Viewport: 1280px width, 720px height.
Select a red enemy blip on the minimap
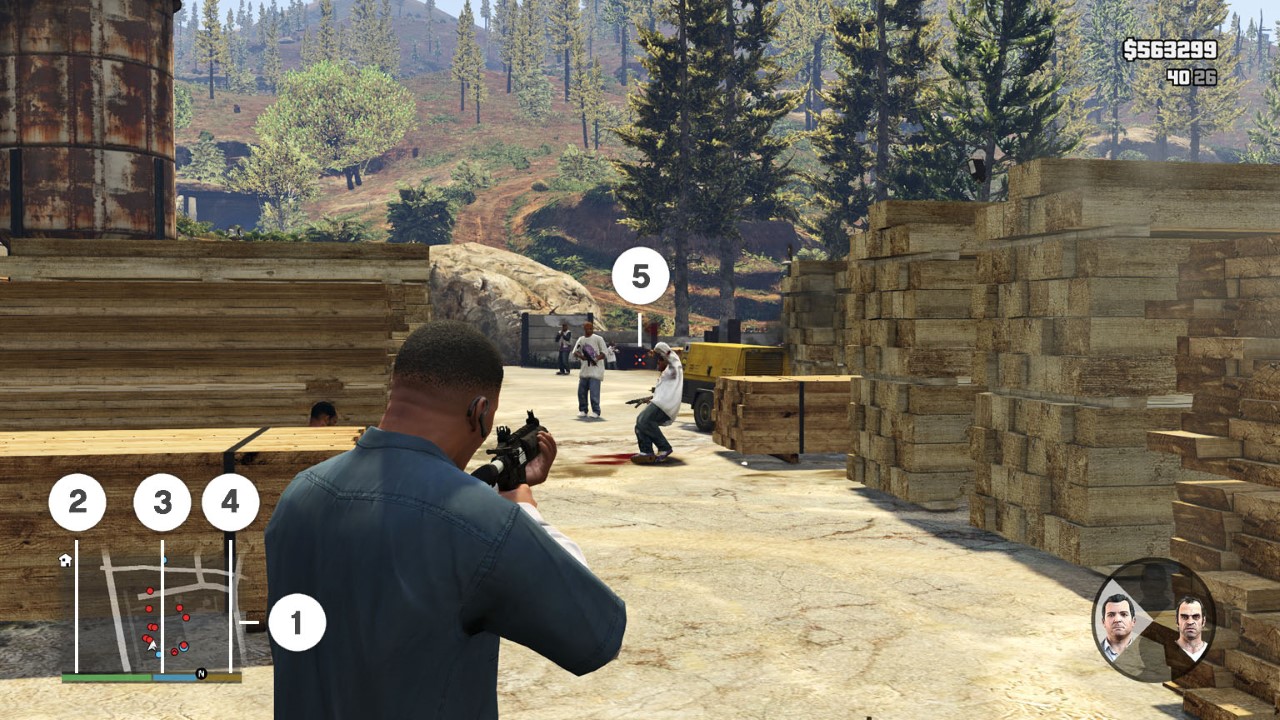[x=149, y=590]
